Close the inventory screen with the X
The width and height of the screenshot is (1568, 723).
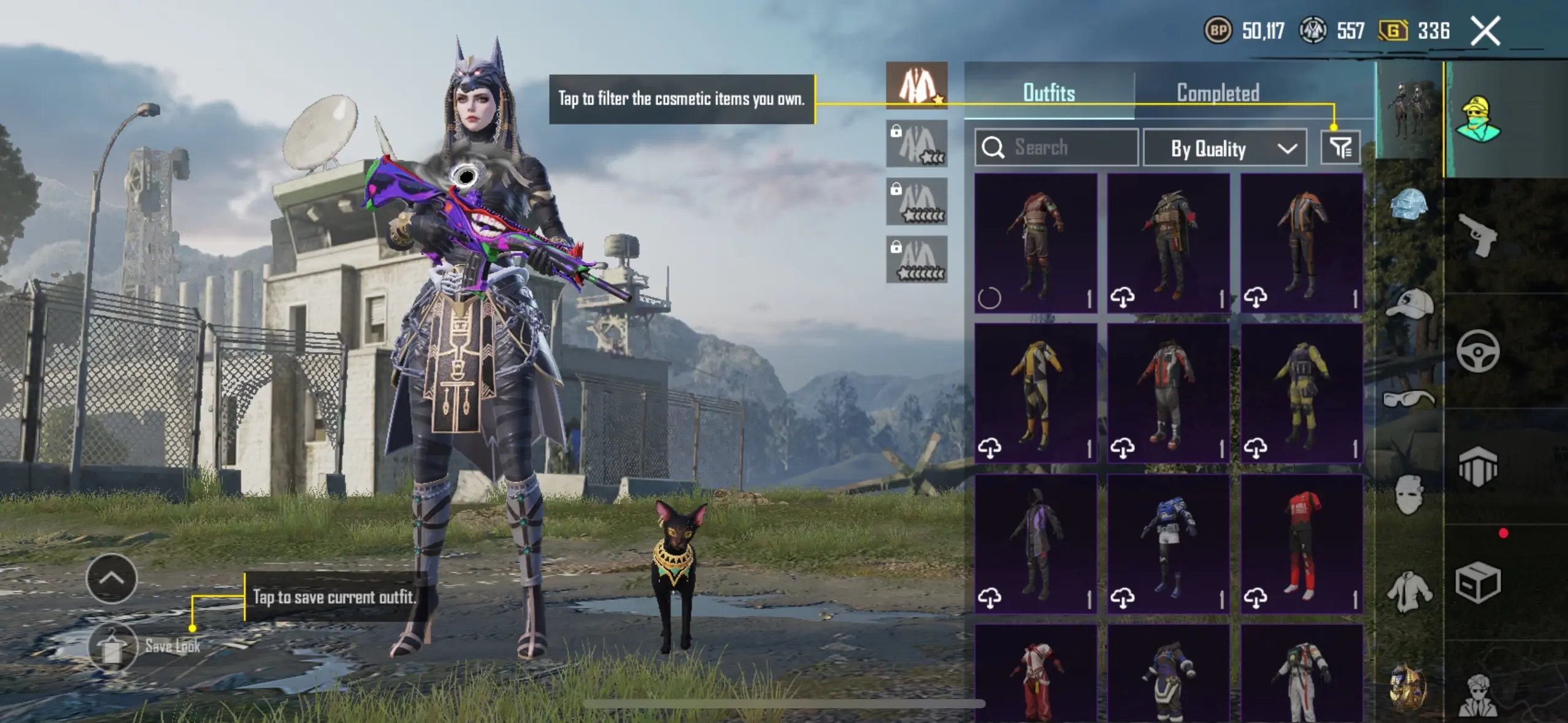pyautogui.click(x=1485, y=31)
